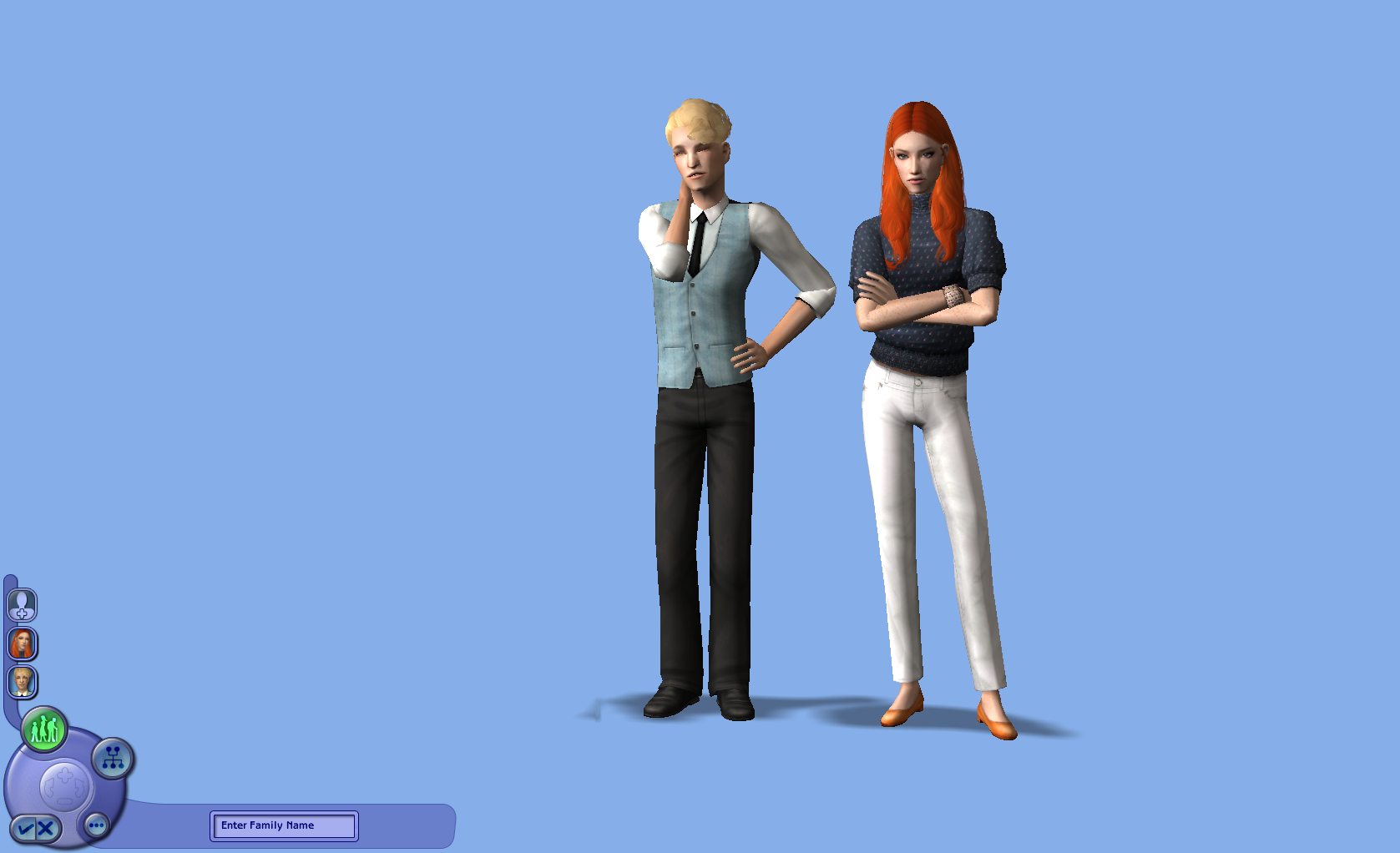Select the red-haired Sim portrait thumbnail

point(23,643)
